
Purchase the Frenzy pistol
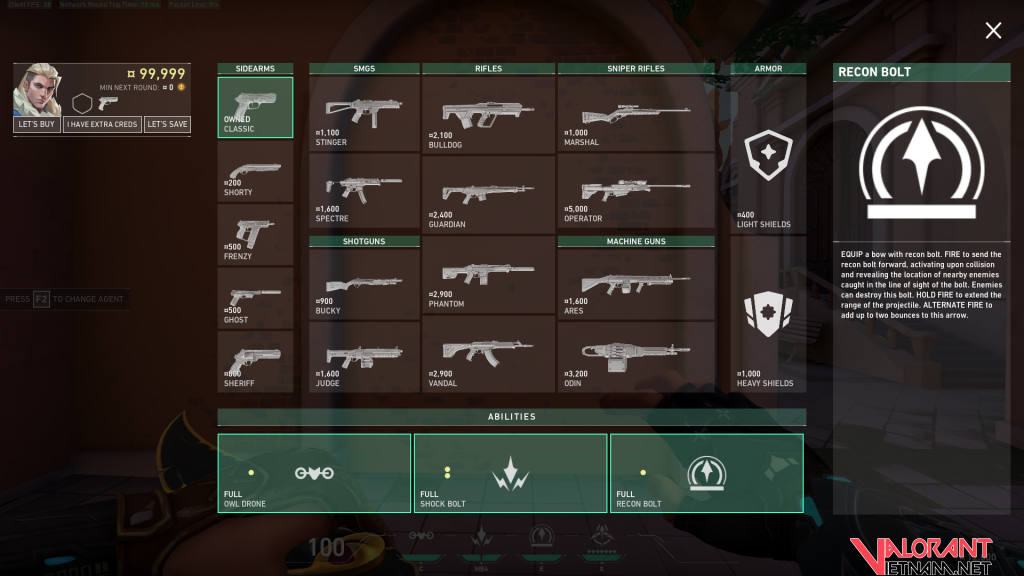pyautogui.click(x=255, y=235)
